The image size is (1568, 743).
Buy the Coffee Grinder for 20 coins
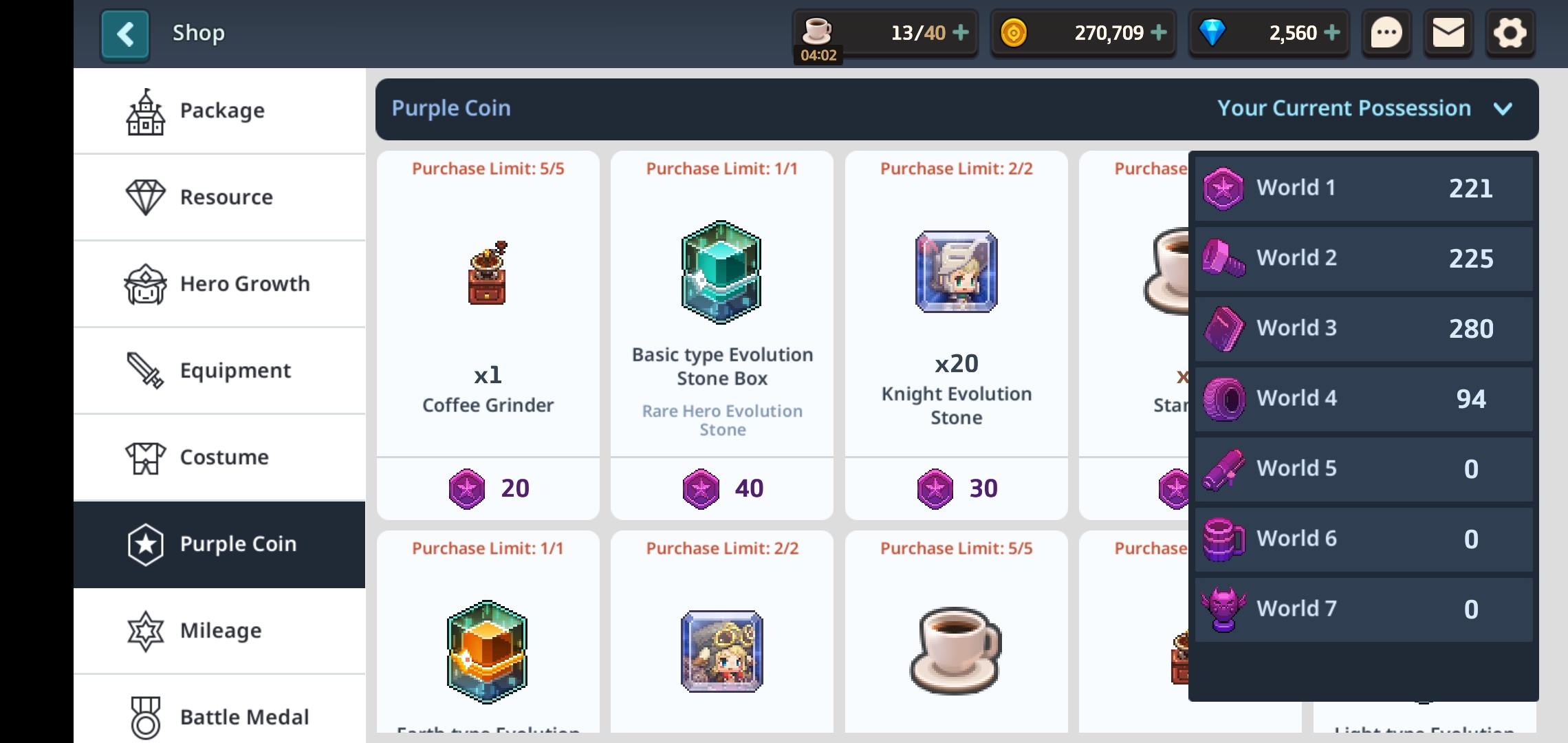click(488, 488)
